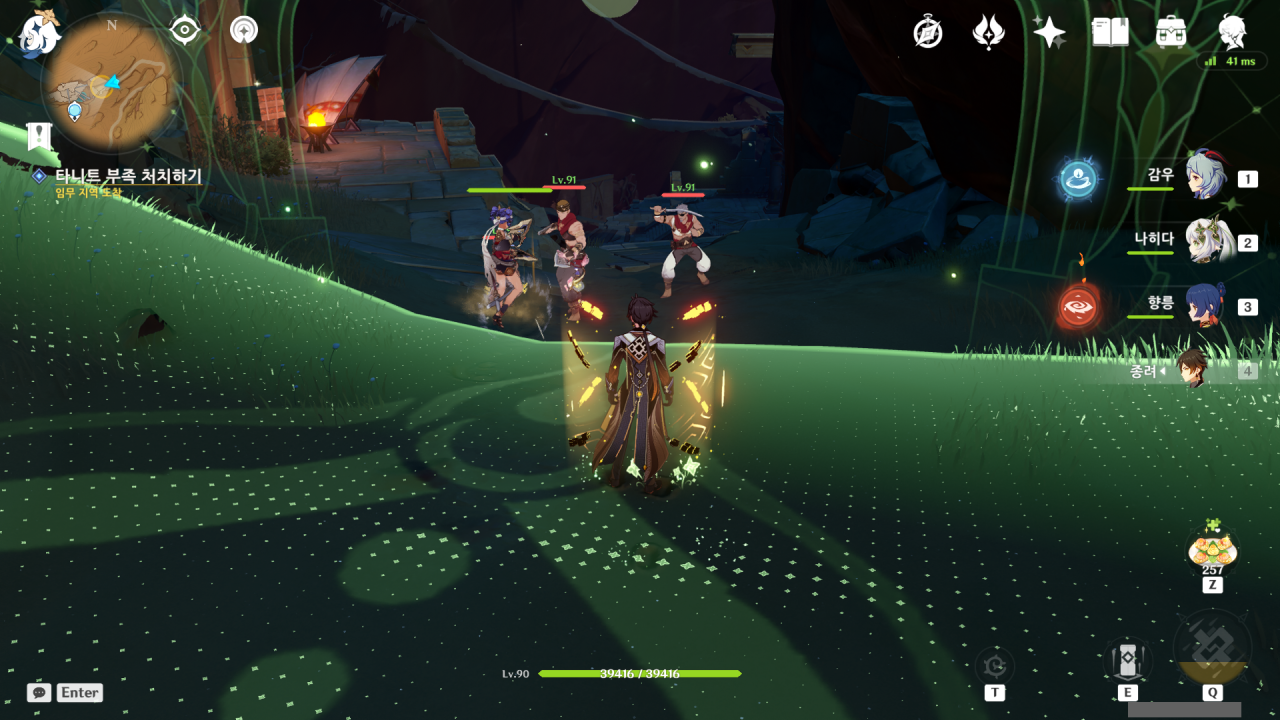Activate the elemental skill icon
Screen dimensions: 1280x720
point(1127,661)
